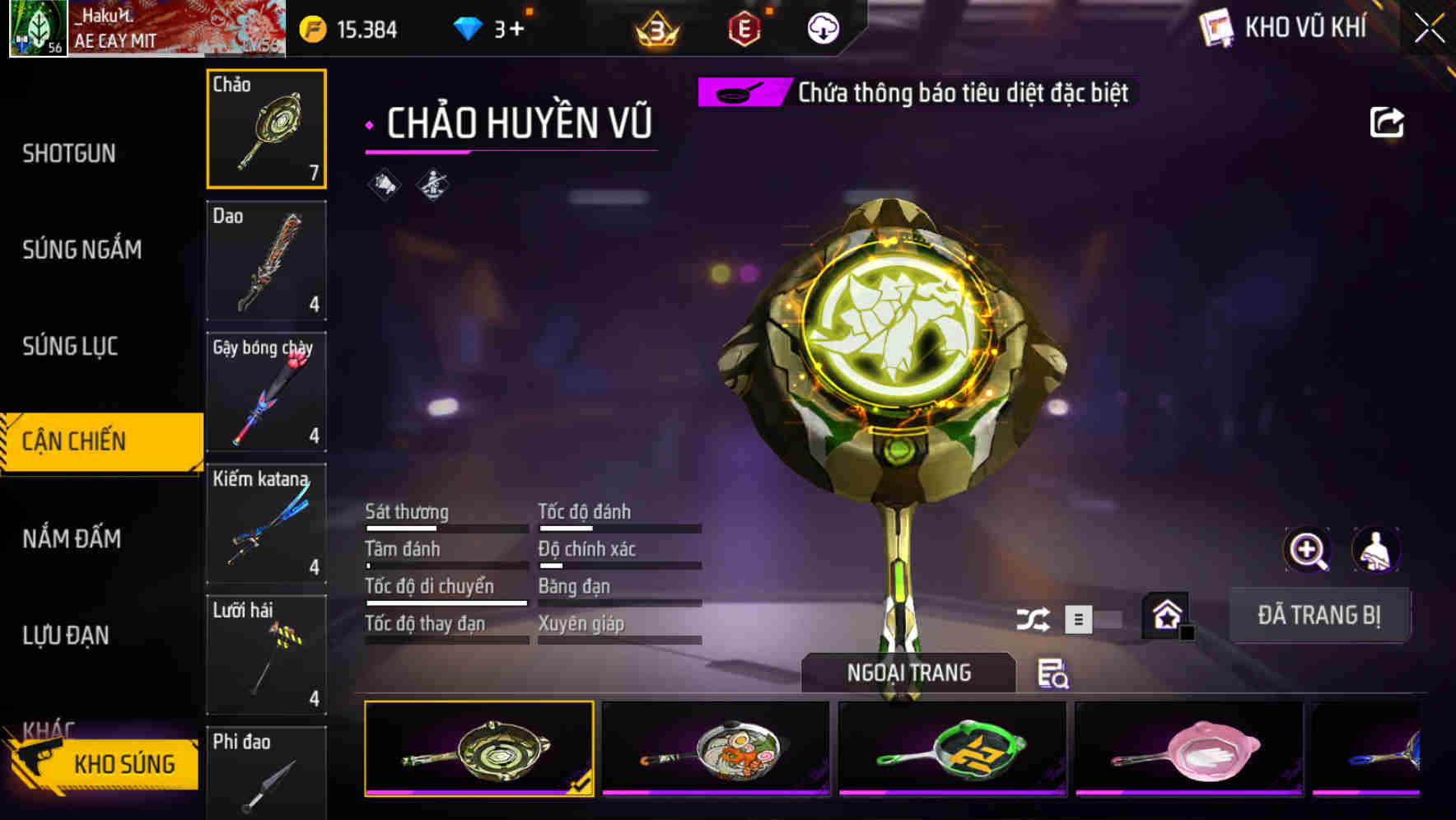Select the Kiếm katana weapon thumbnail

tap(265, 524)
